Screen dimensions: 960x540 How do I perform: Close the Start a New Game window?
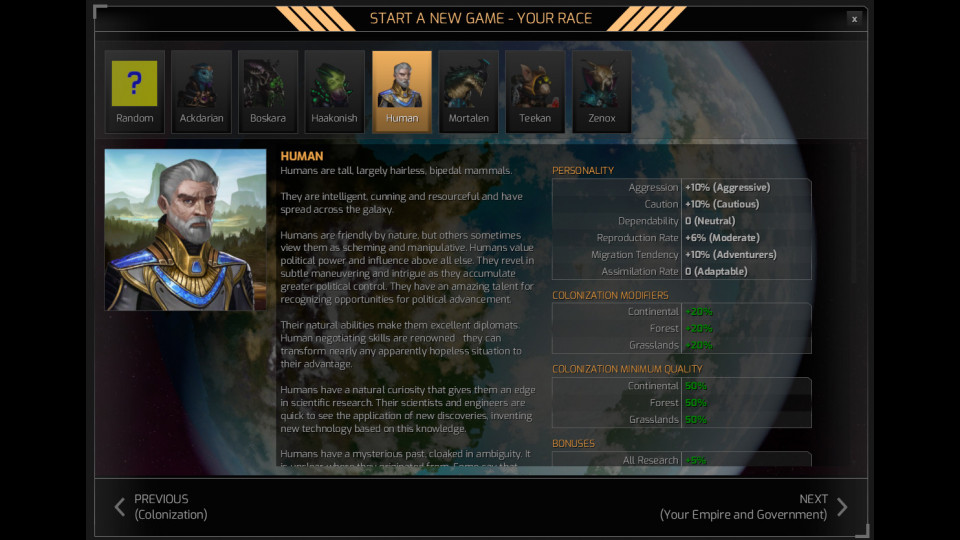[x=853, y=18]
